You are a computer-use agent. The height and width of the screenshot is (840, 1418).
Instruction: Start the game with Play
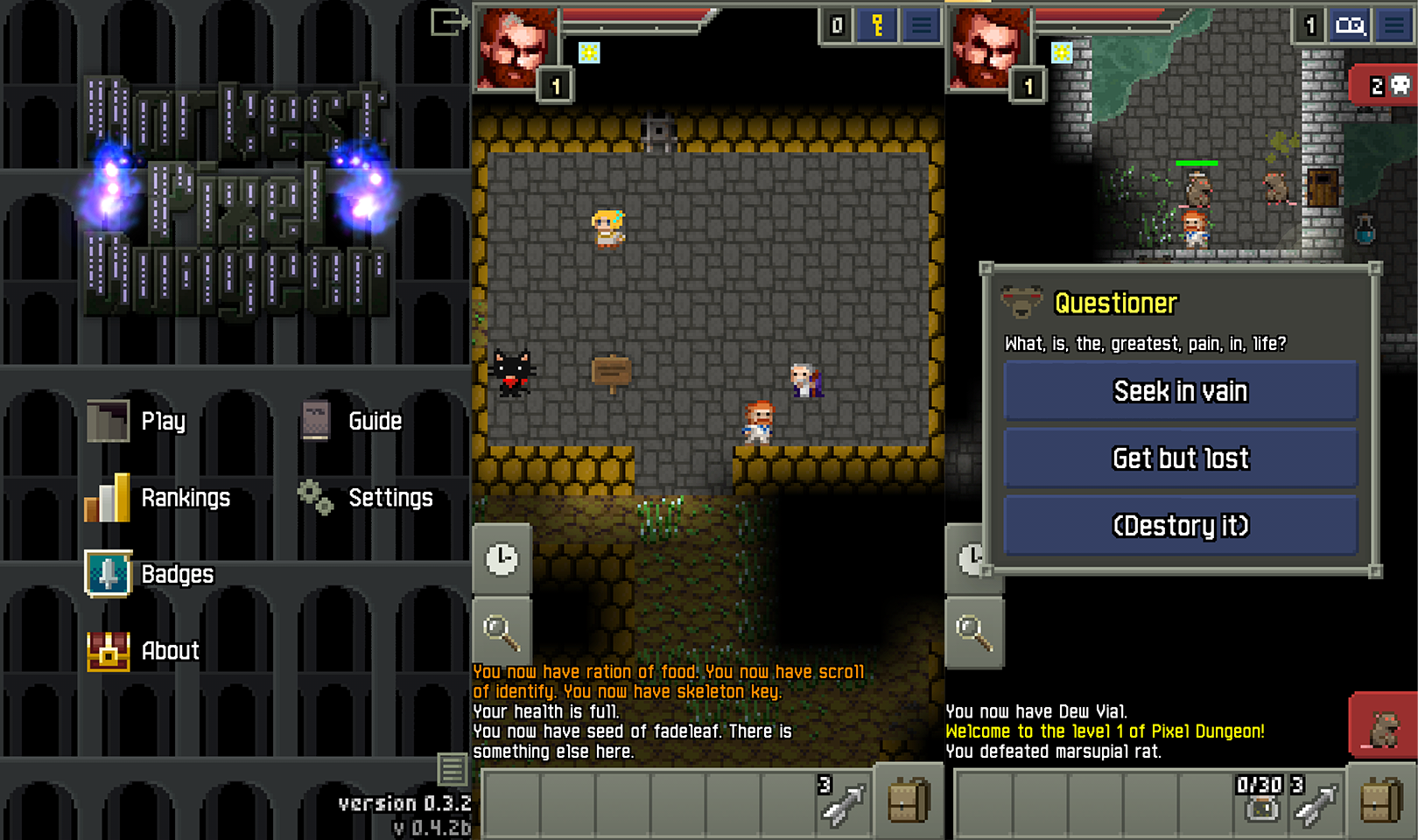pos(137,422)
